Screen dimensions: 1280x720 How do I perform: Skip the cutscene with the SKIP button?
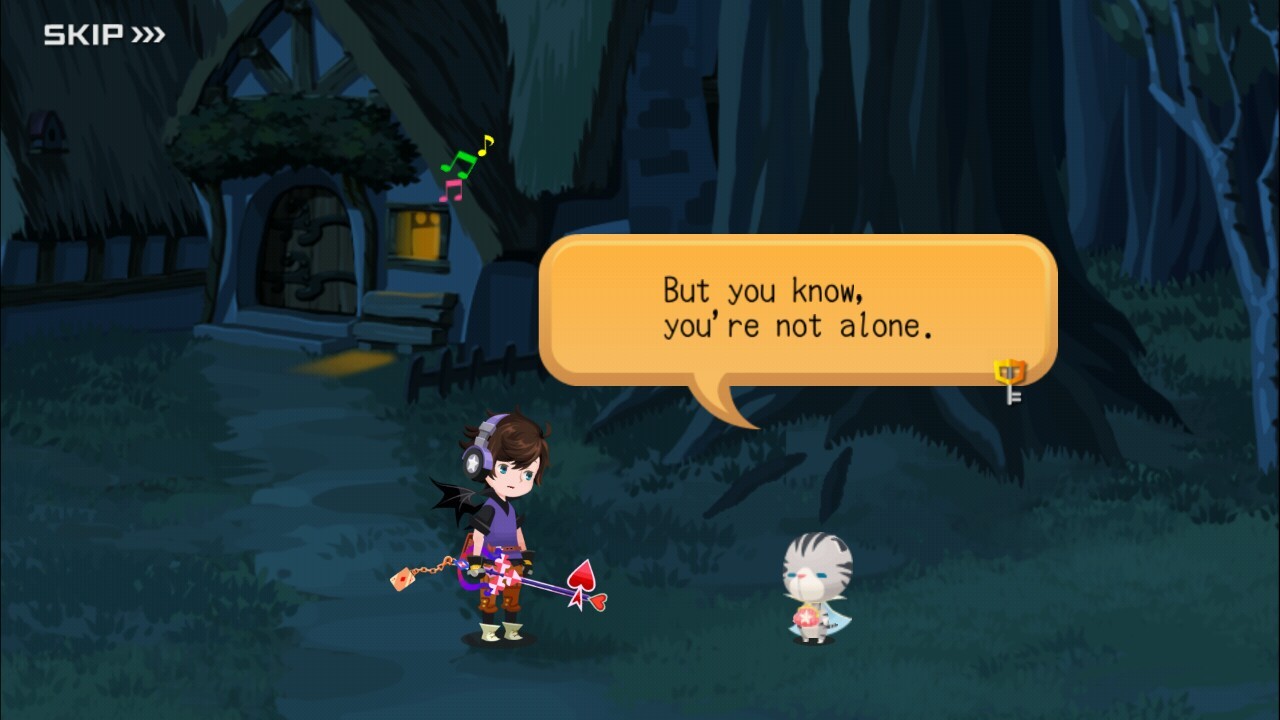point(103,36)
